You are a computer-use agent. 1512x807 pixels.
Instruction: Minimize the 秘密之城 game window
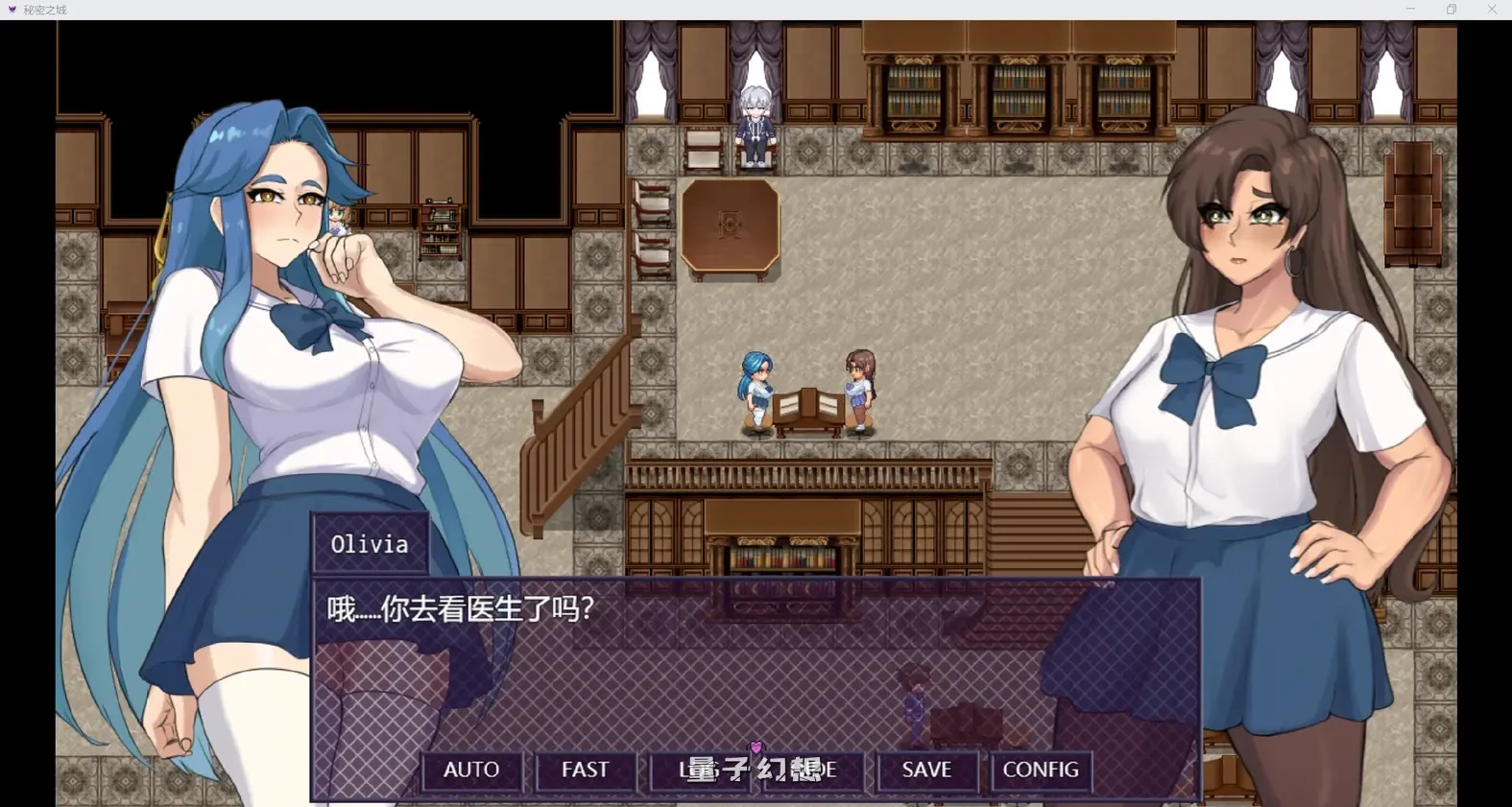(1409, 9)
